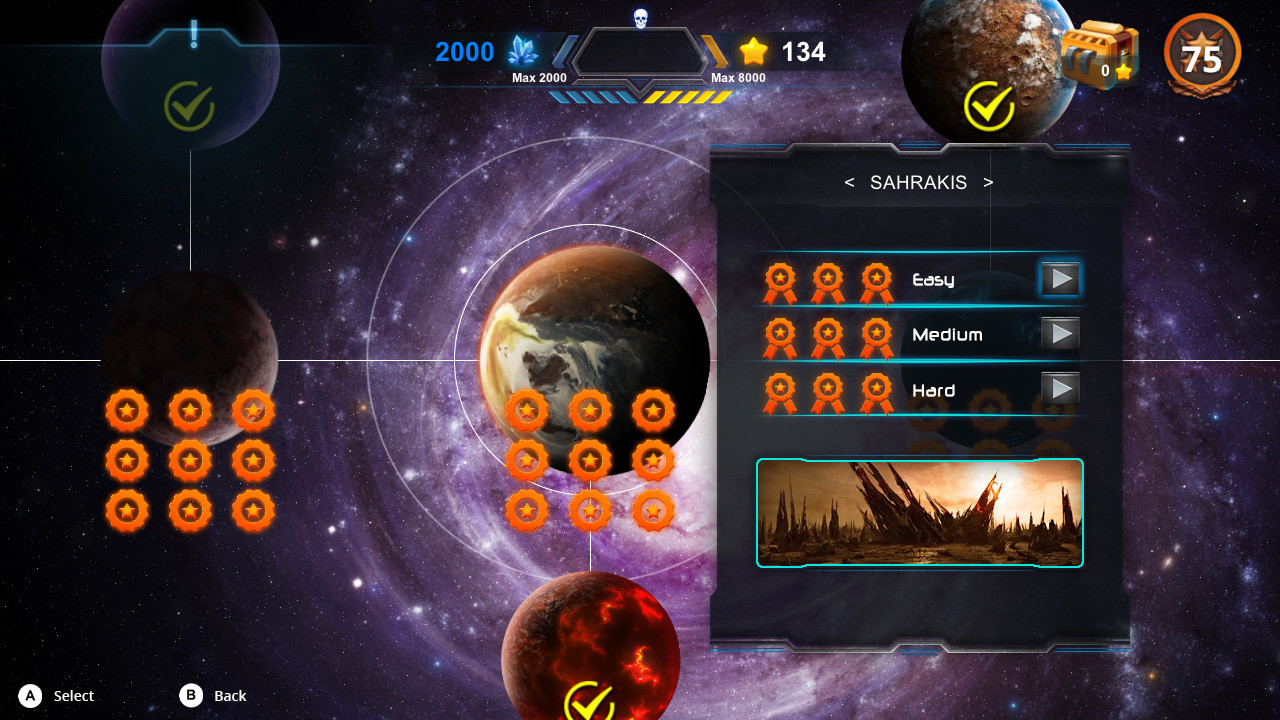Click the yellow star currency icon
The image size is (1280, 720).
tap(753, 51)
